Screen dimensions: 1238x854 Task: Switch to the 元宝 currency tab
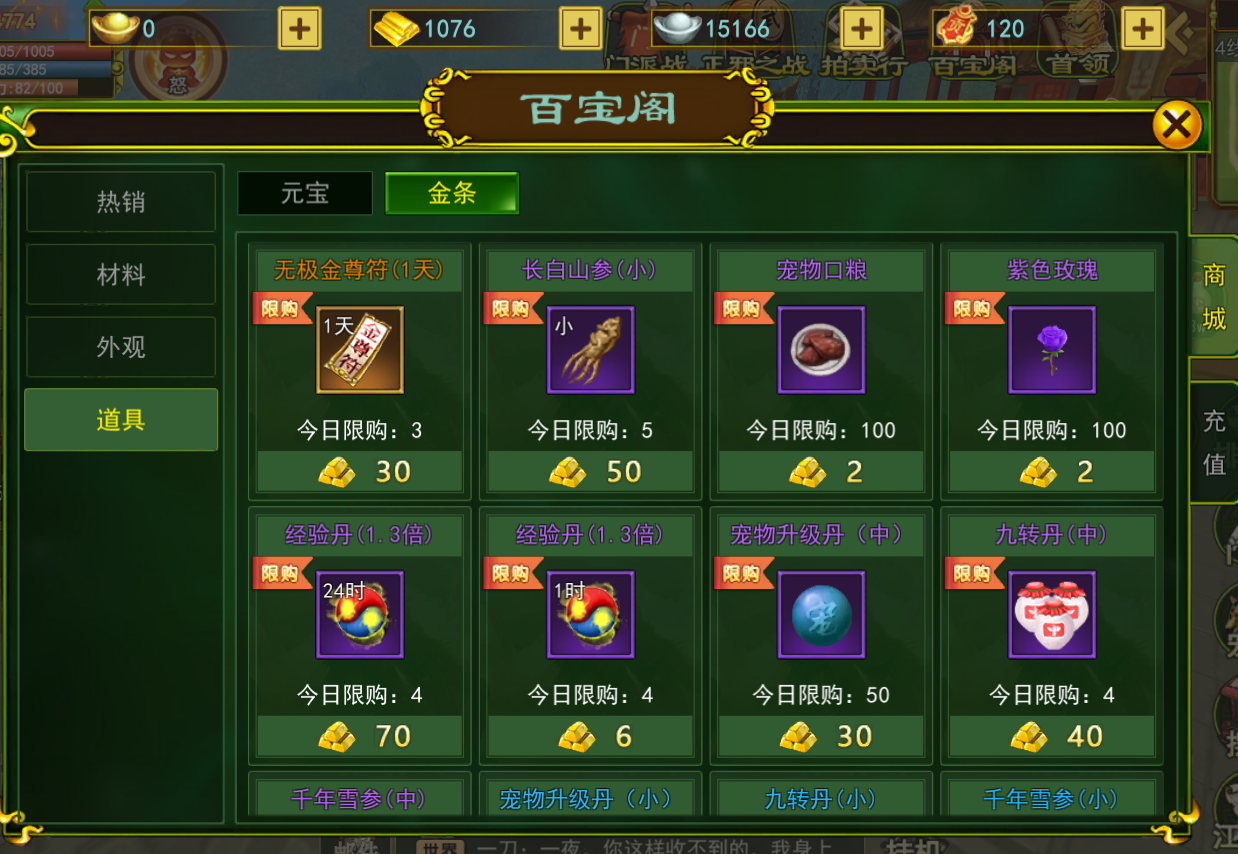[x=305, y=193]
